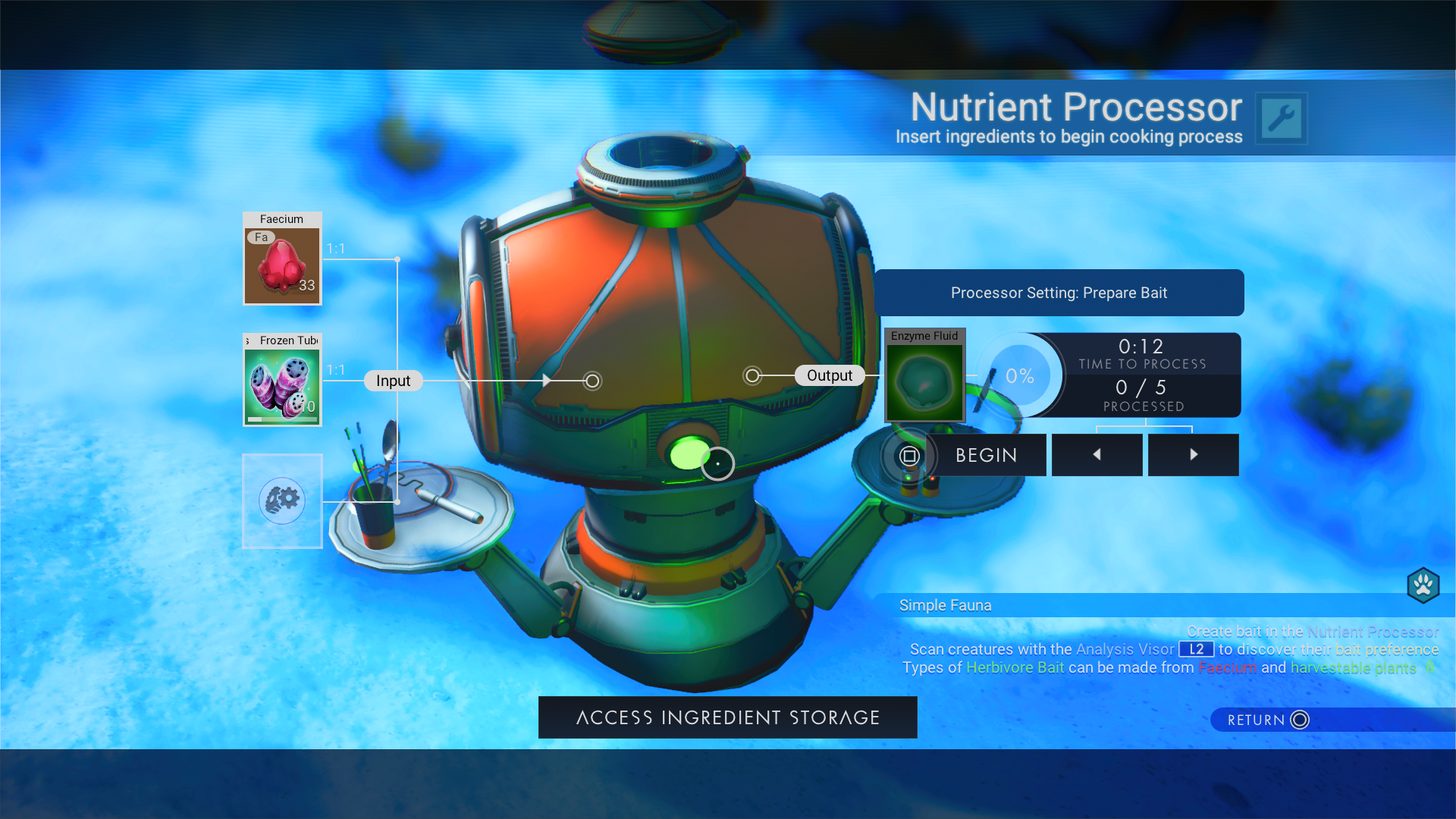Click the L2 button prompt in the hint text
This screenshot has height=819, width=1456.
[x=1197, y=649]
